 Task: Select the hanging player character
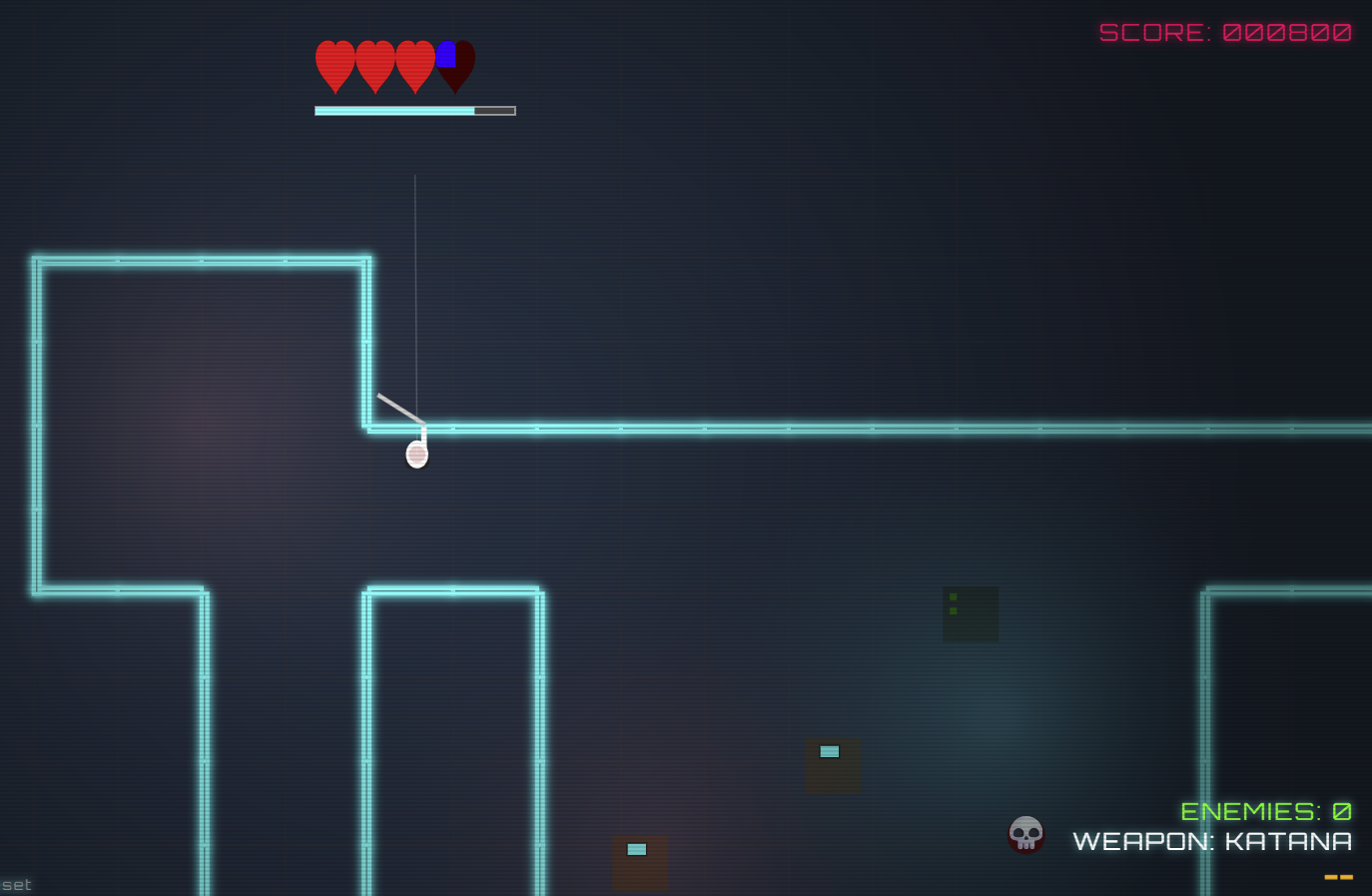pos(415,451)
